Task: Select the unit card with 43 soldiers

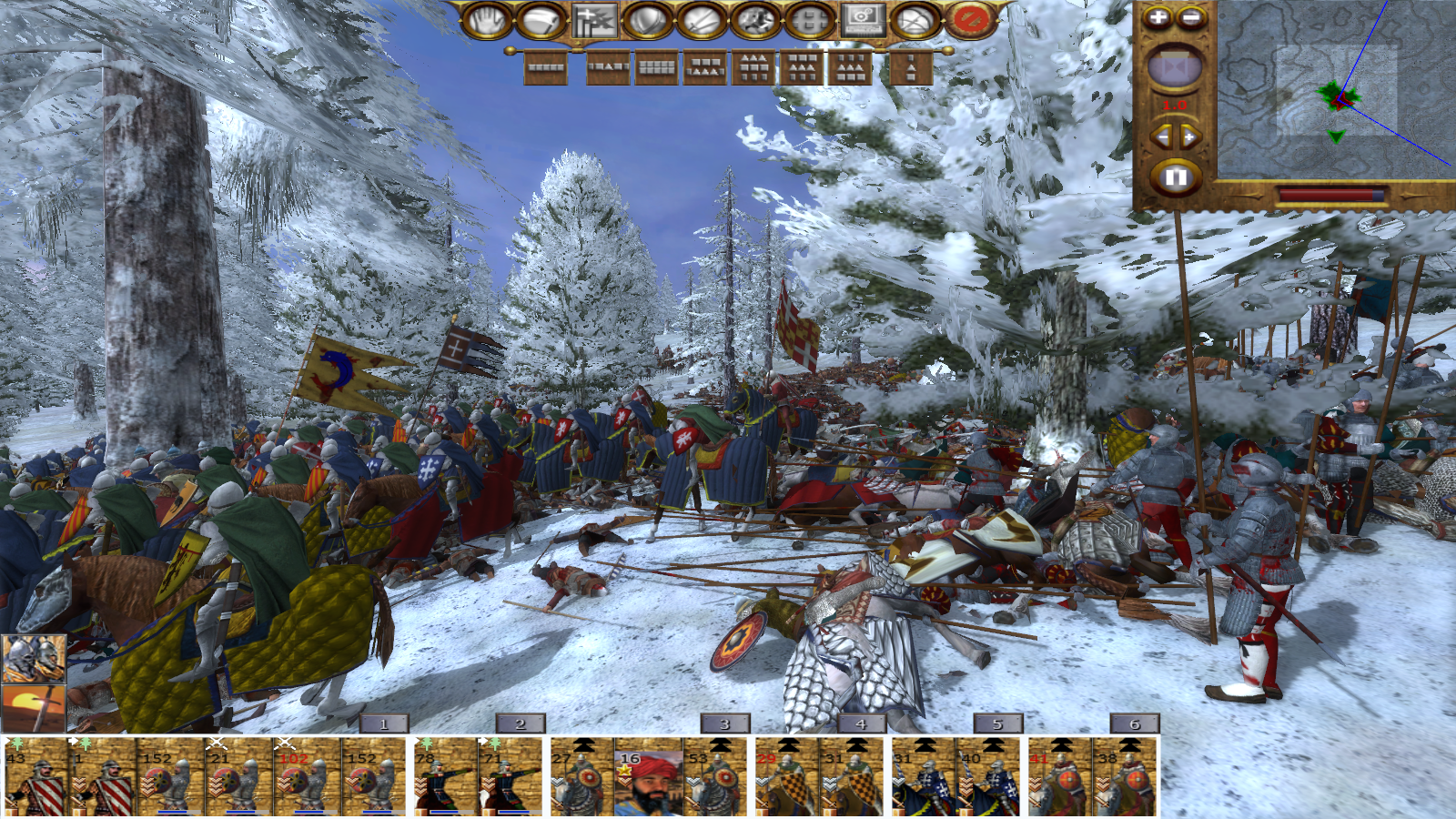Action: 35,781
